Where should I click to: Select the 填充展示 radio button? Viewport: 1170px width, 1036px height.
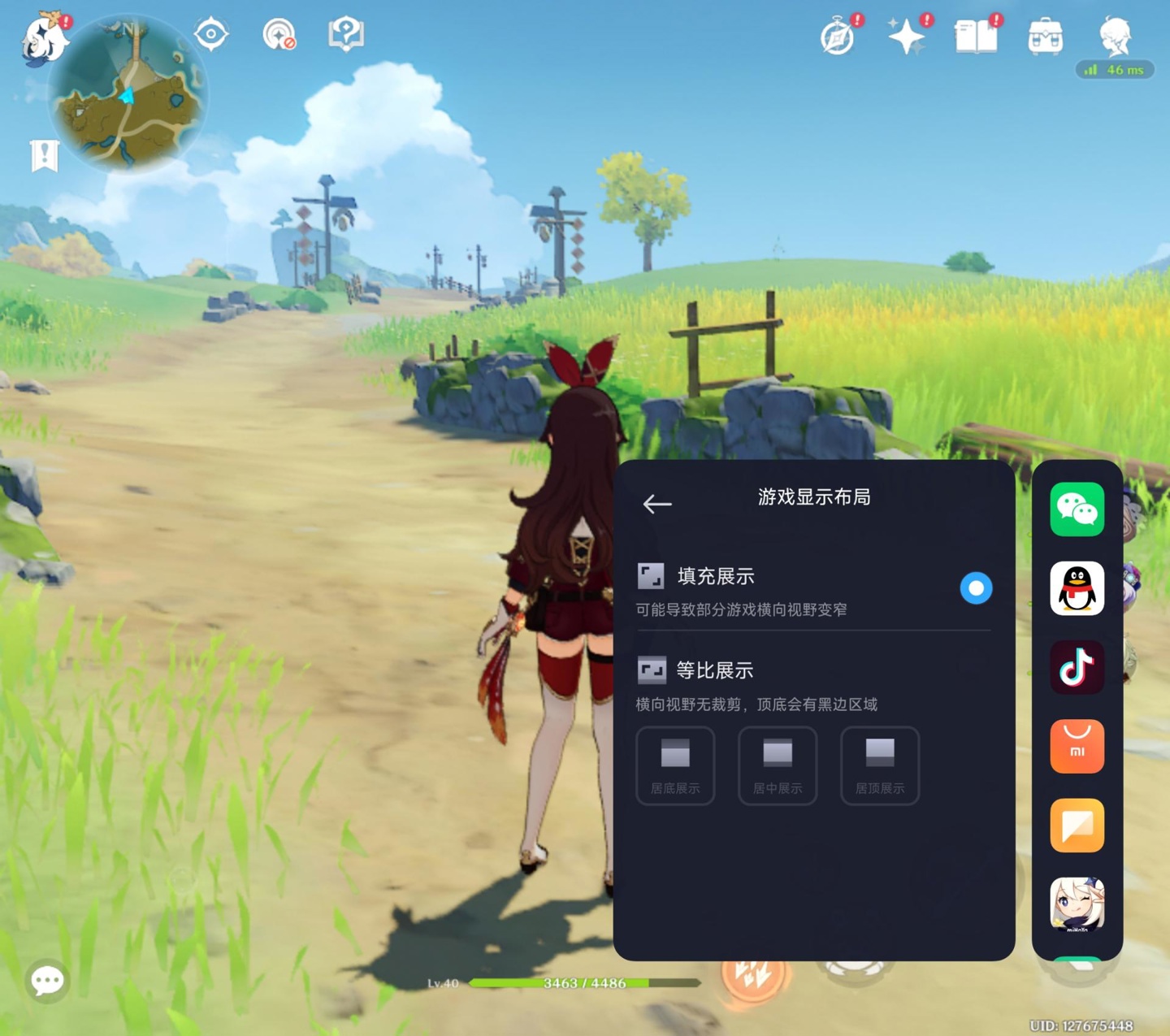coord(977,587)
